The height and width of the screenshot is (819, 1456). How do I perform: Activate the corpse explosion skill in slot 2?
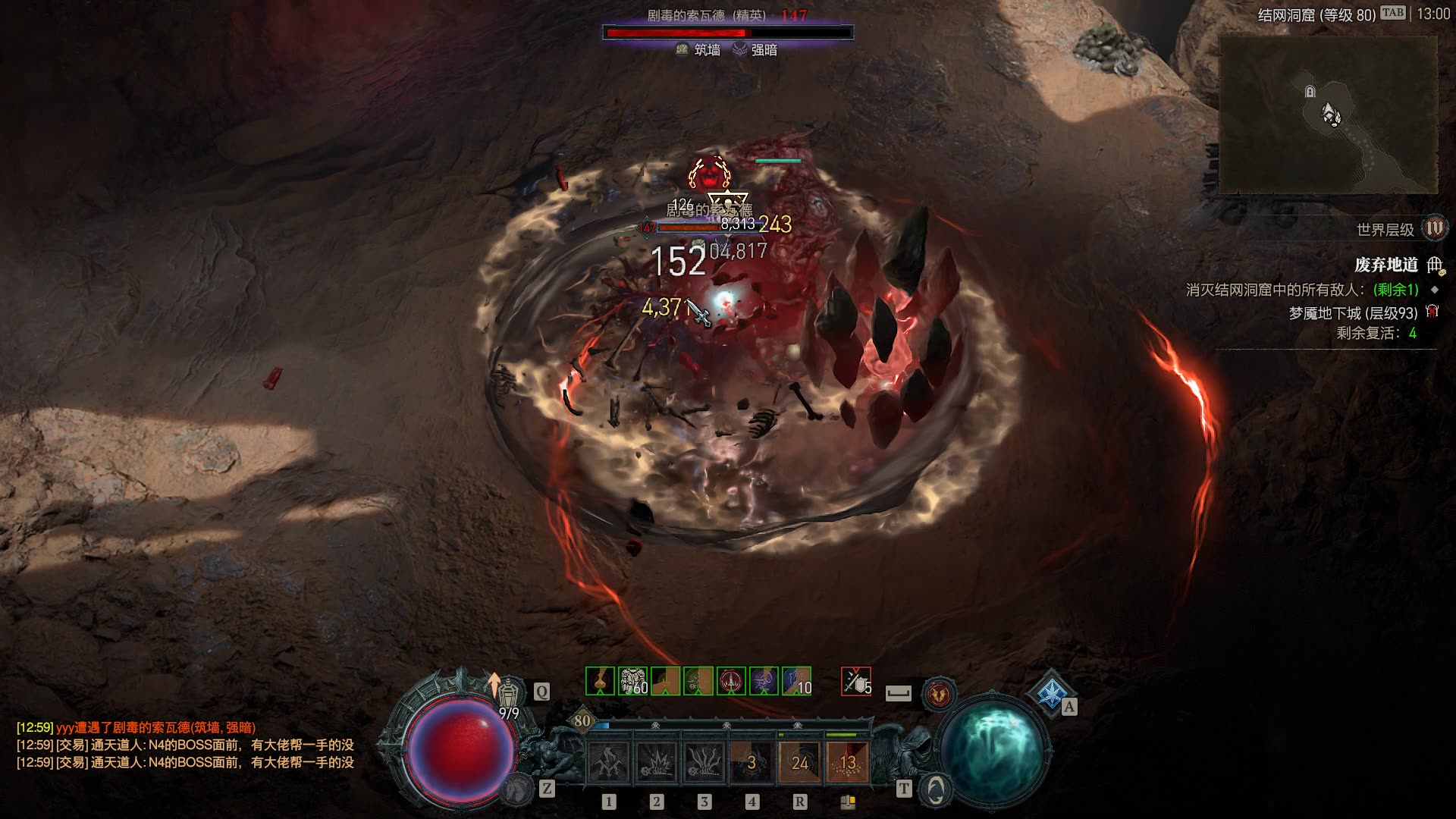pos(657,762)
